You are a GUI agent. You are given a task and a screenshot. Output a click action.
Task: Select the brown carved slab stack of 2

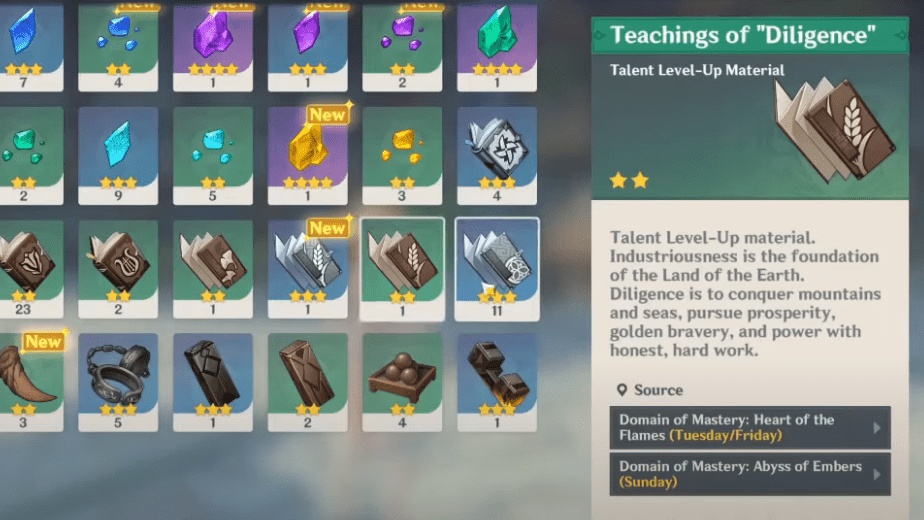pyautogui.click(x=308, y=380)
